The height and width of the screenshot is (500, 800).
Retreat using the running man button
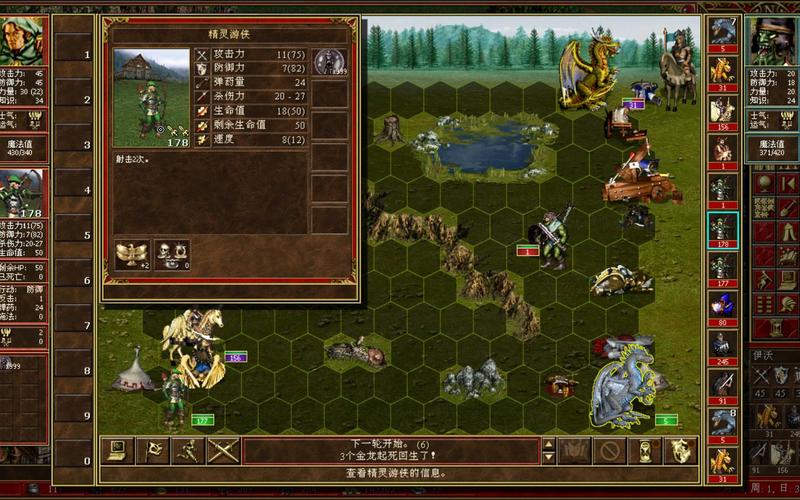pos(188,451)
